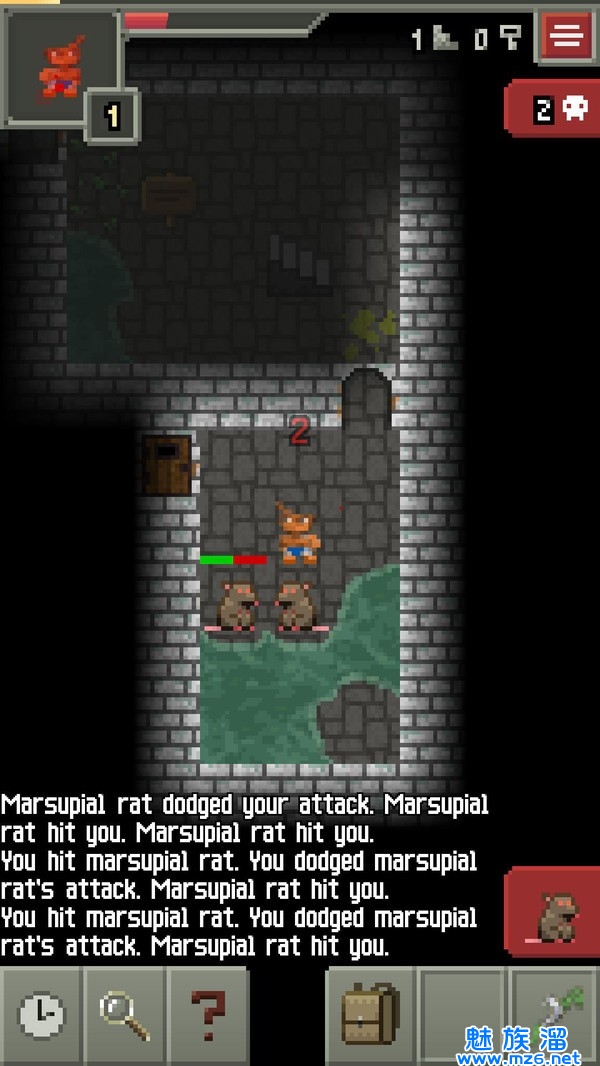
Task: Wait a turn with the clock button
Action: coord(41,1016)
